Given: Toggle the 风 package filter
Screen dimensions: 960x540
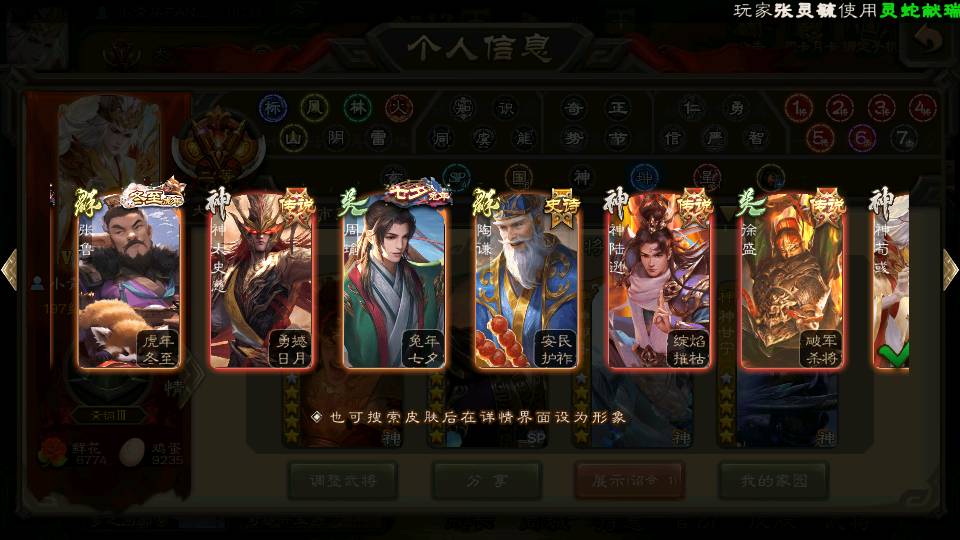Looking at the screenshot, I should [315, 108].
